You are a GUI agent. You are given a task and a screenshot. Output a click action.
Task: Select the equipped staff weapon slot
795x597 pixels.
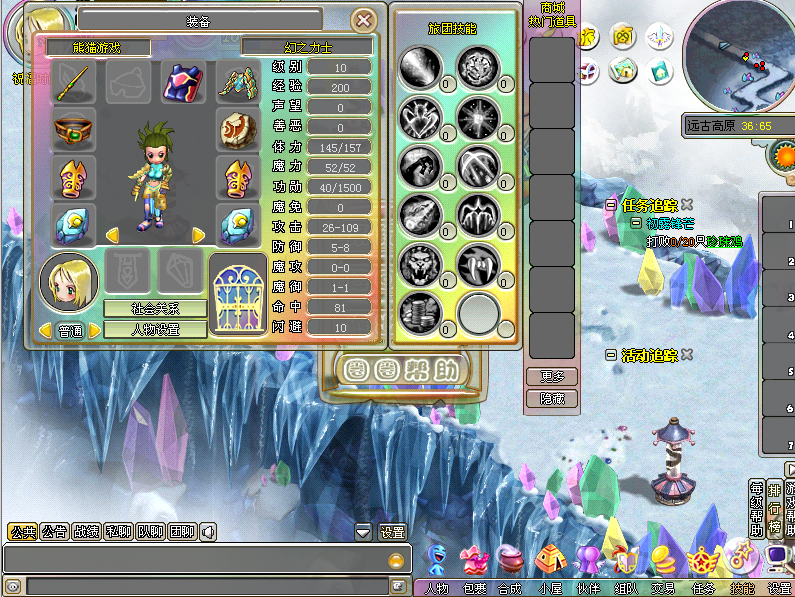click(x=74, y=82)
